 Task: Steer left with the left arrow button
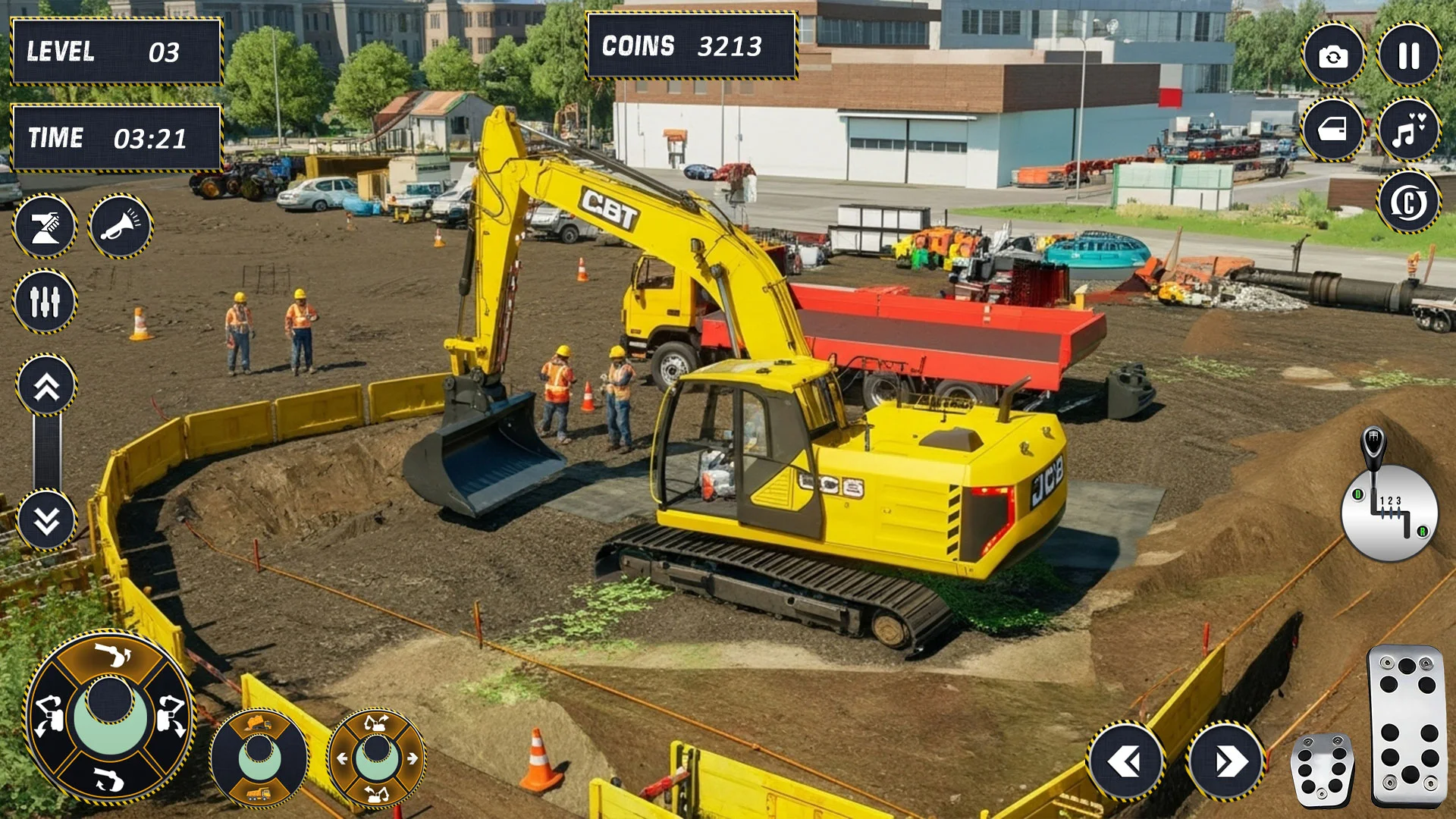[x=1125, y=761]
